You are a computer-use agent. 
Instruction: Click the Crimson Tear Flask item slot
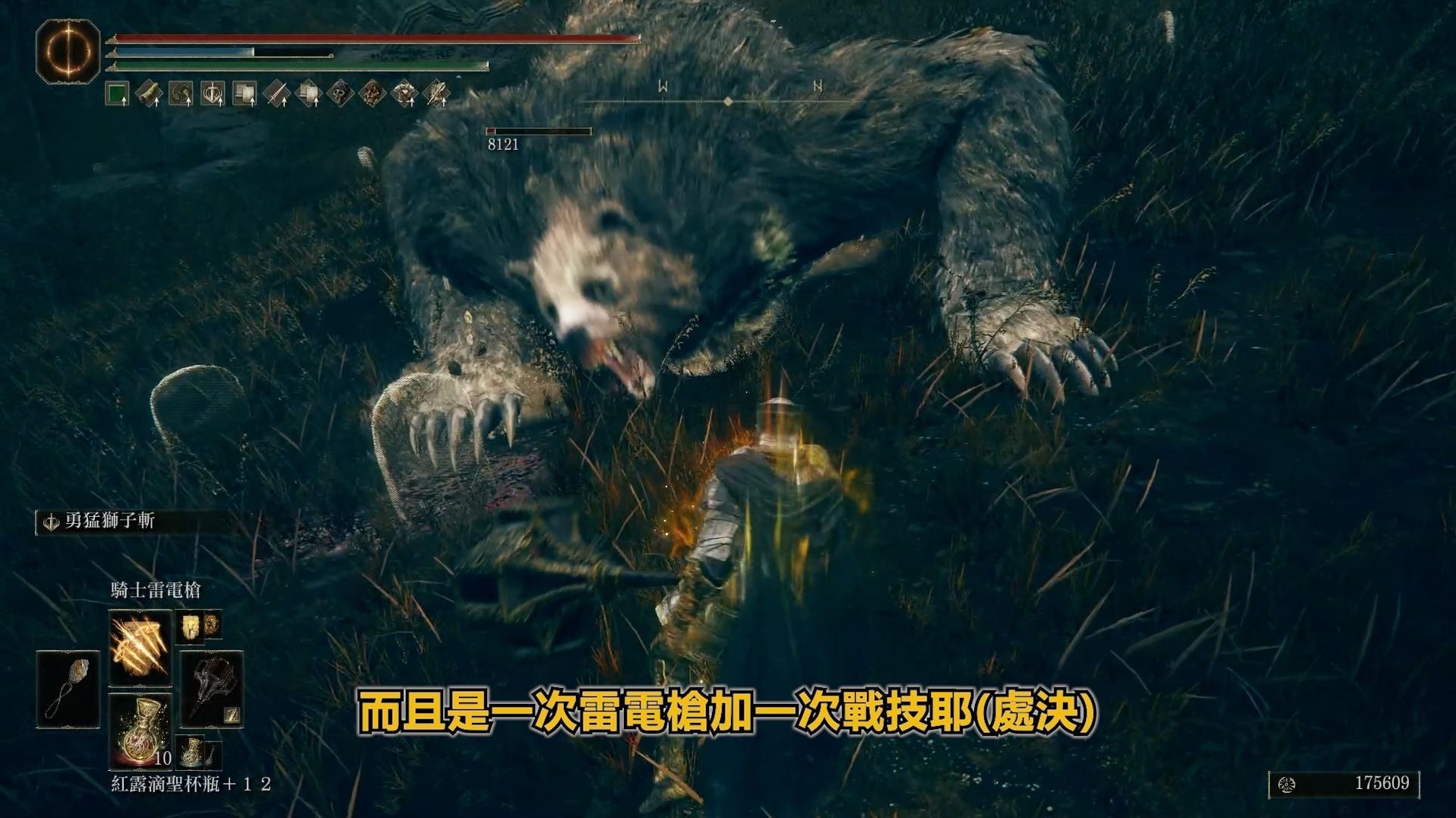click(141, 734)
